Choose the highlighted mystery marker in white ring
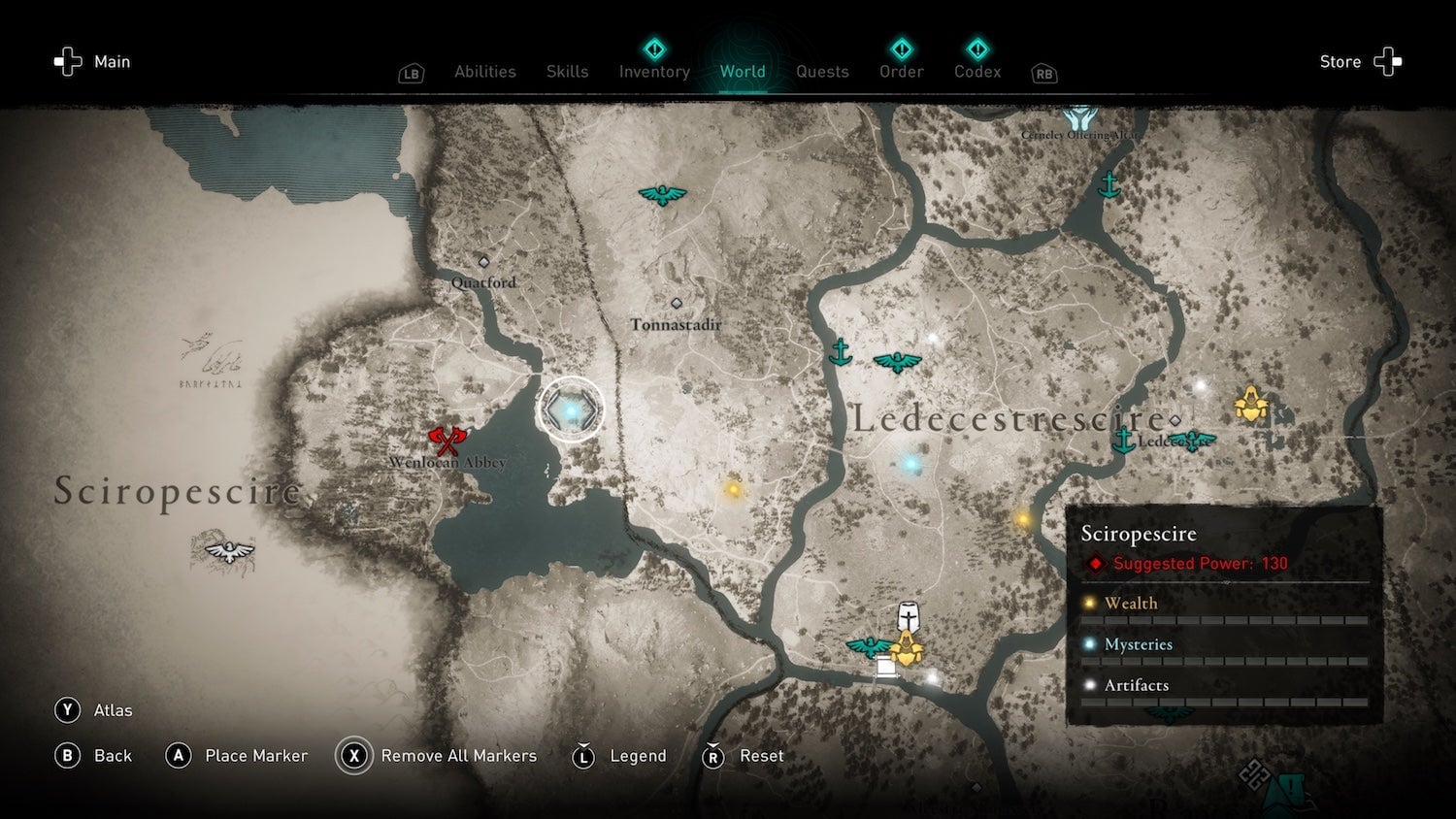Screen dimensions: 1456x819 tap(571, 410)
